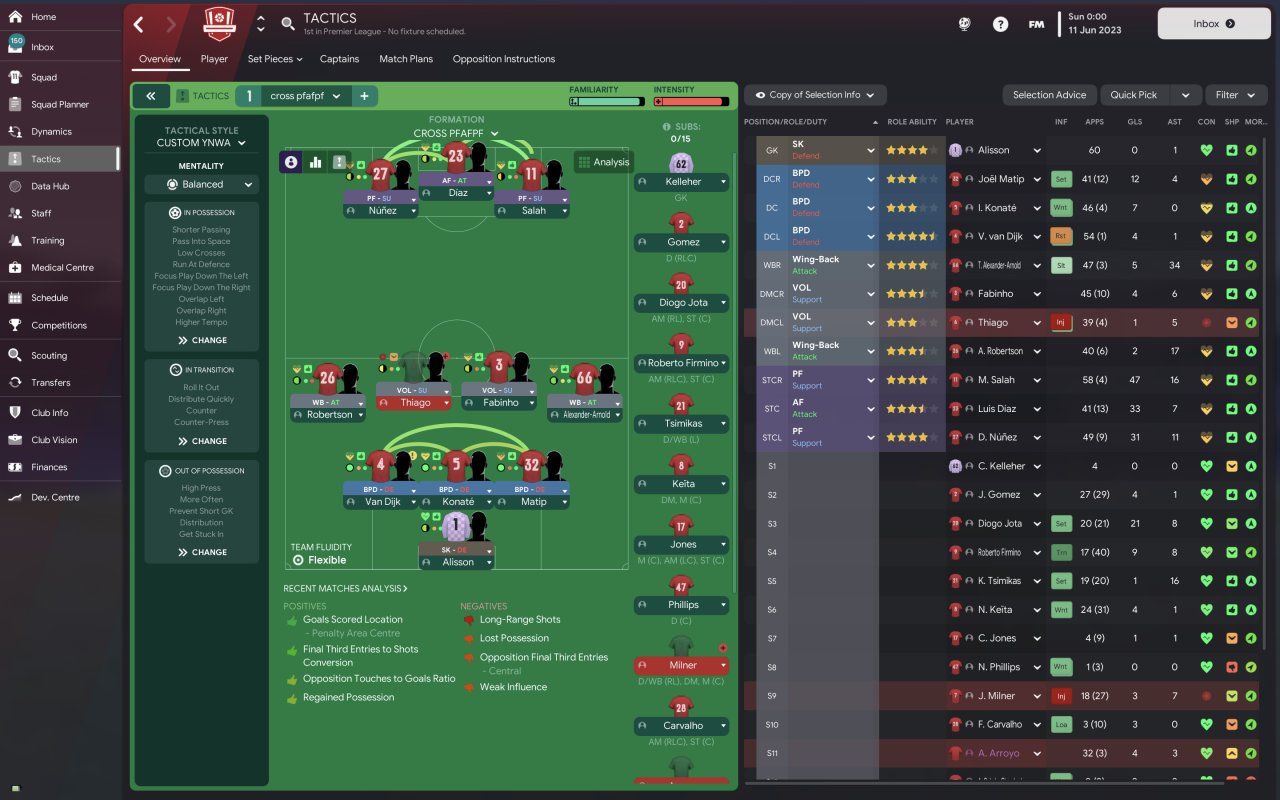Go to the Squad Planner page

point(59,104)
